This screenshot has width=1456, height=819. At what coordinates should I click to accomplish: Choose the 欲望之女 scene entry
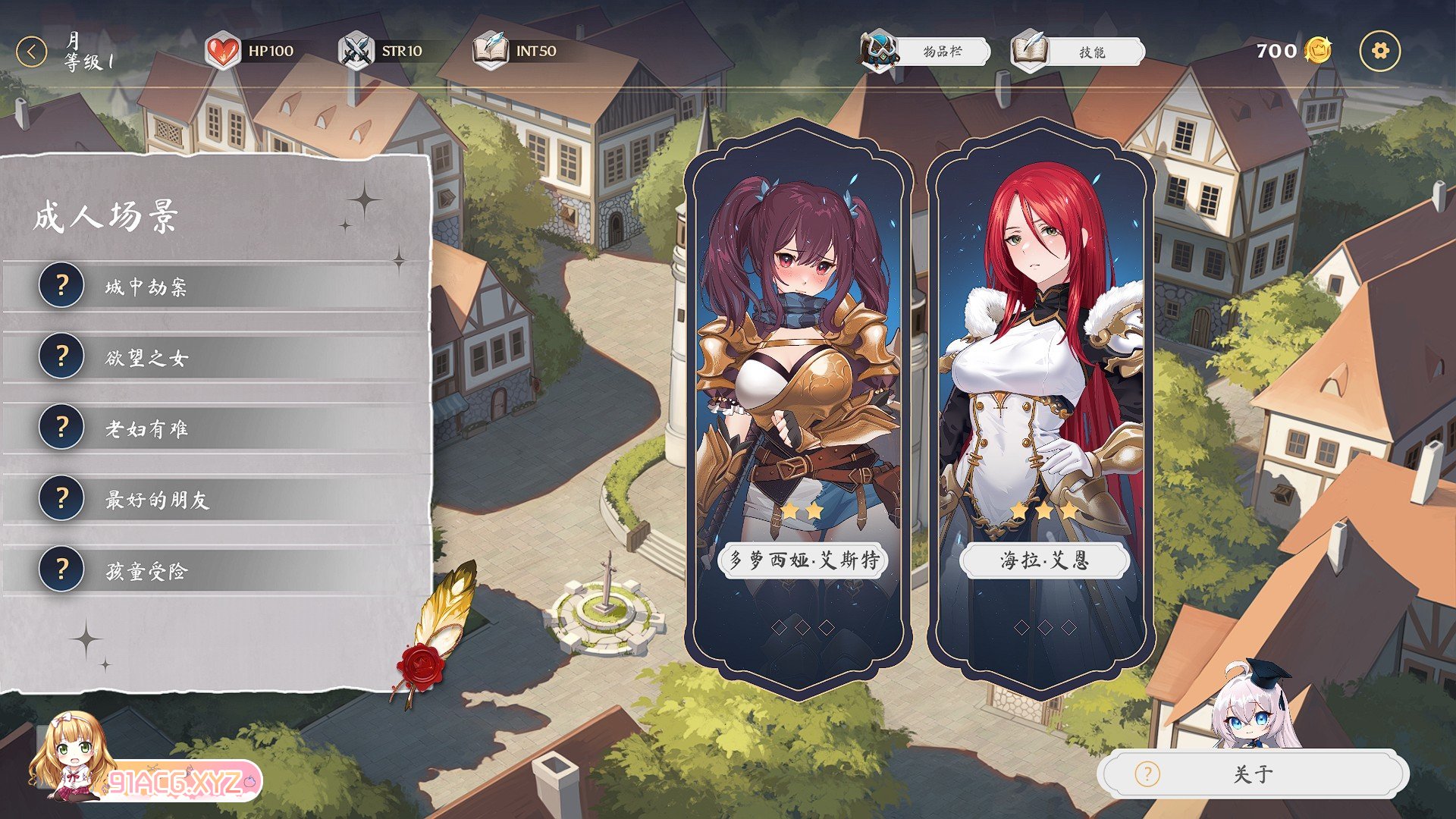point(216,357)
